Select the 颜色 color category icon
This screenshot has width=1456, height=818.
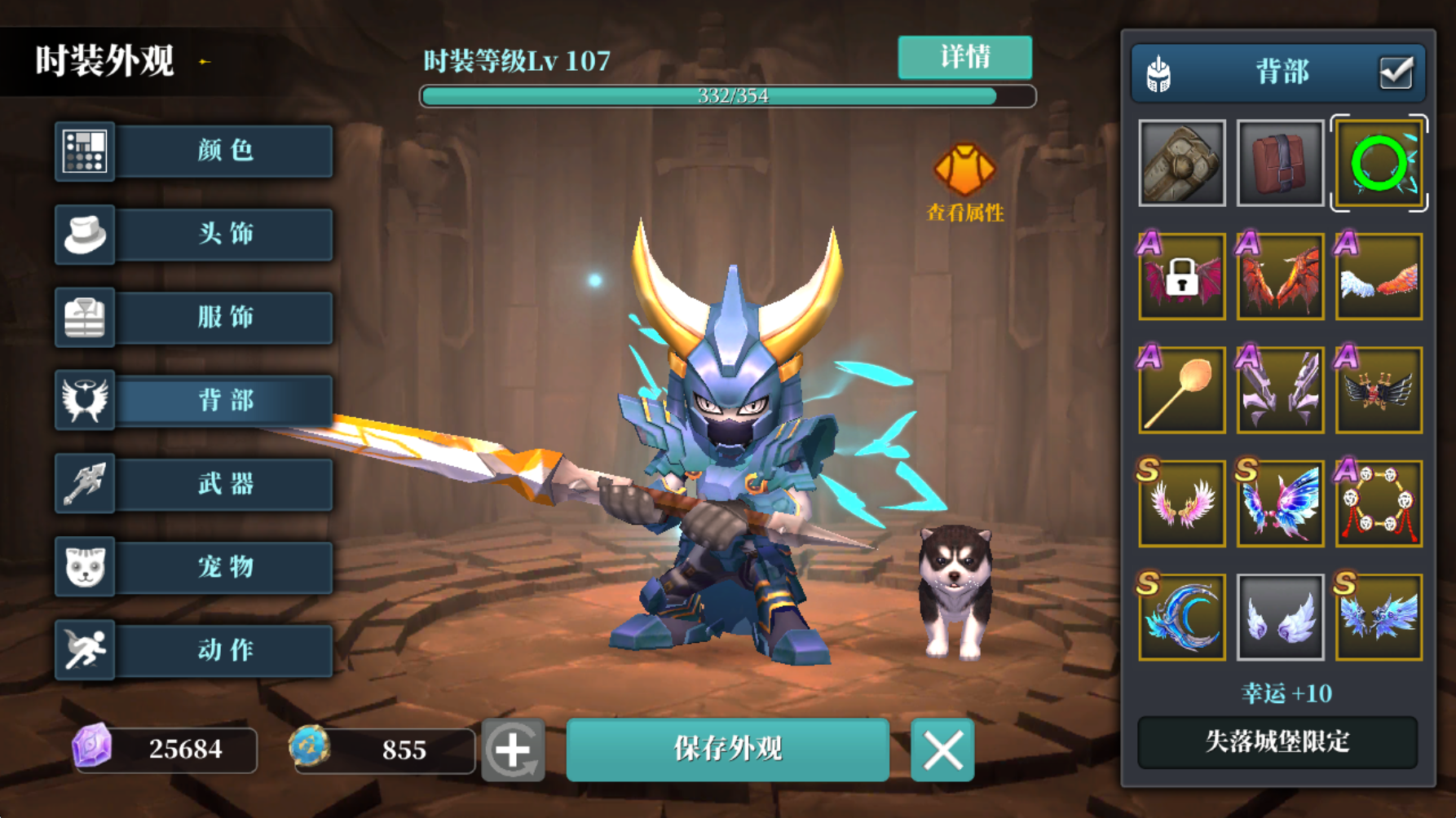coord(85,152)
